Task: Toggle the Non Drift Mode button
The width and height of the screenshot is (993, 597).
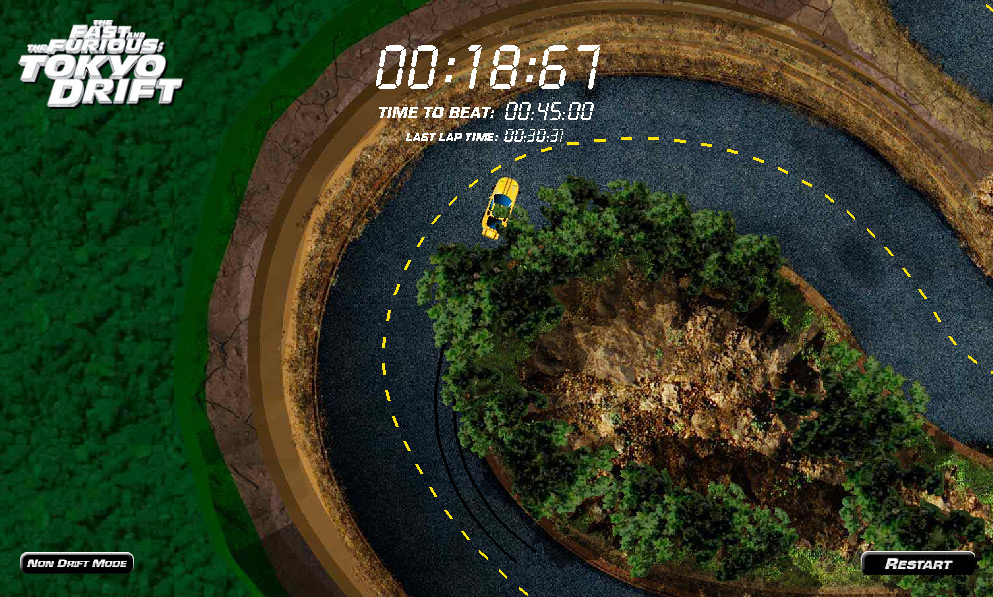Action: tap(77, 563)
